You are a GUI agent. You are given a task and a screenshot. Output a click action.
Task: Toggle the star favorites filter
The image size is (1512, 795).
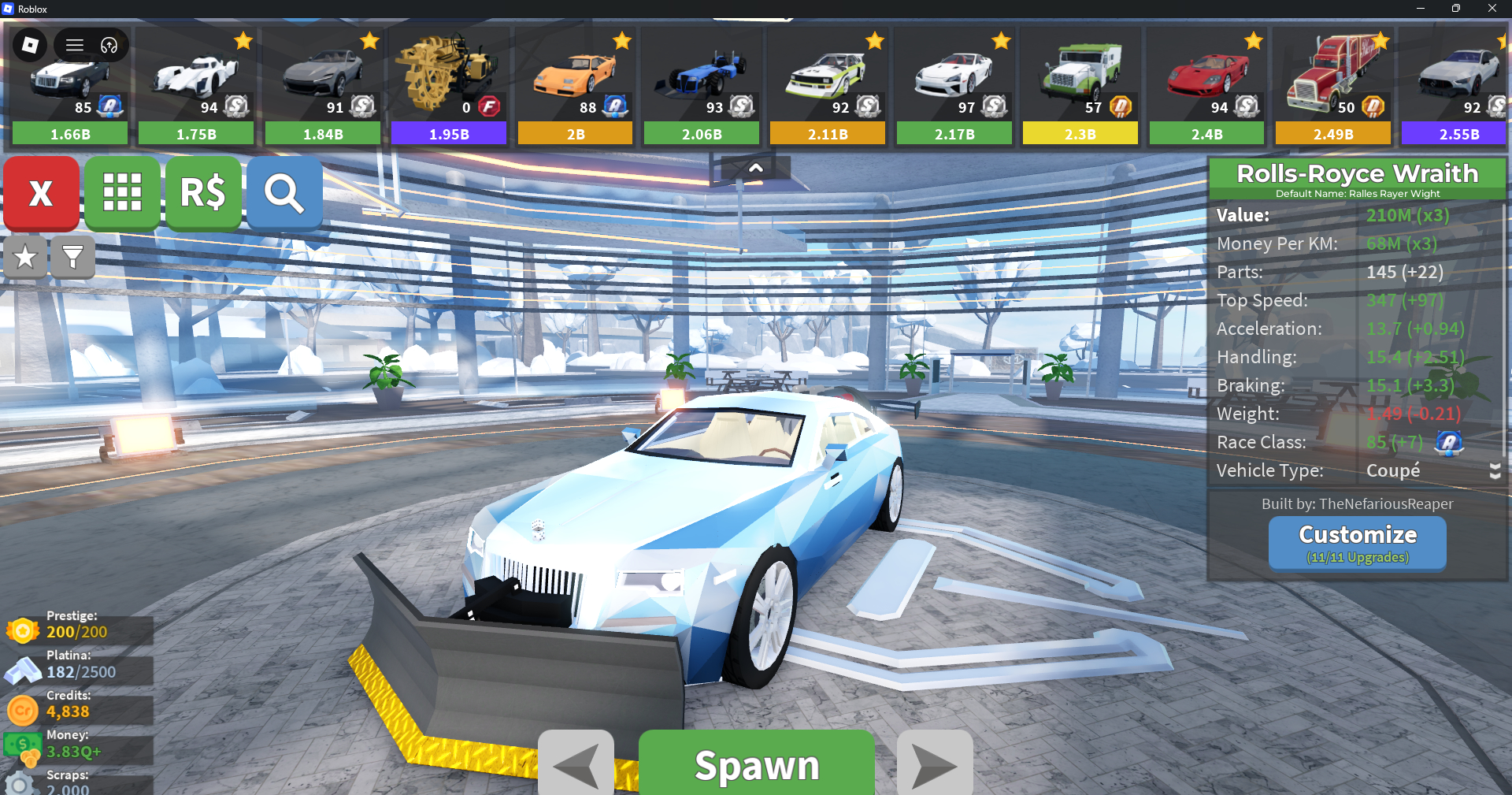[25, 257]
